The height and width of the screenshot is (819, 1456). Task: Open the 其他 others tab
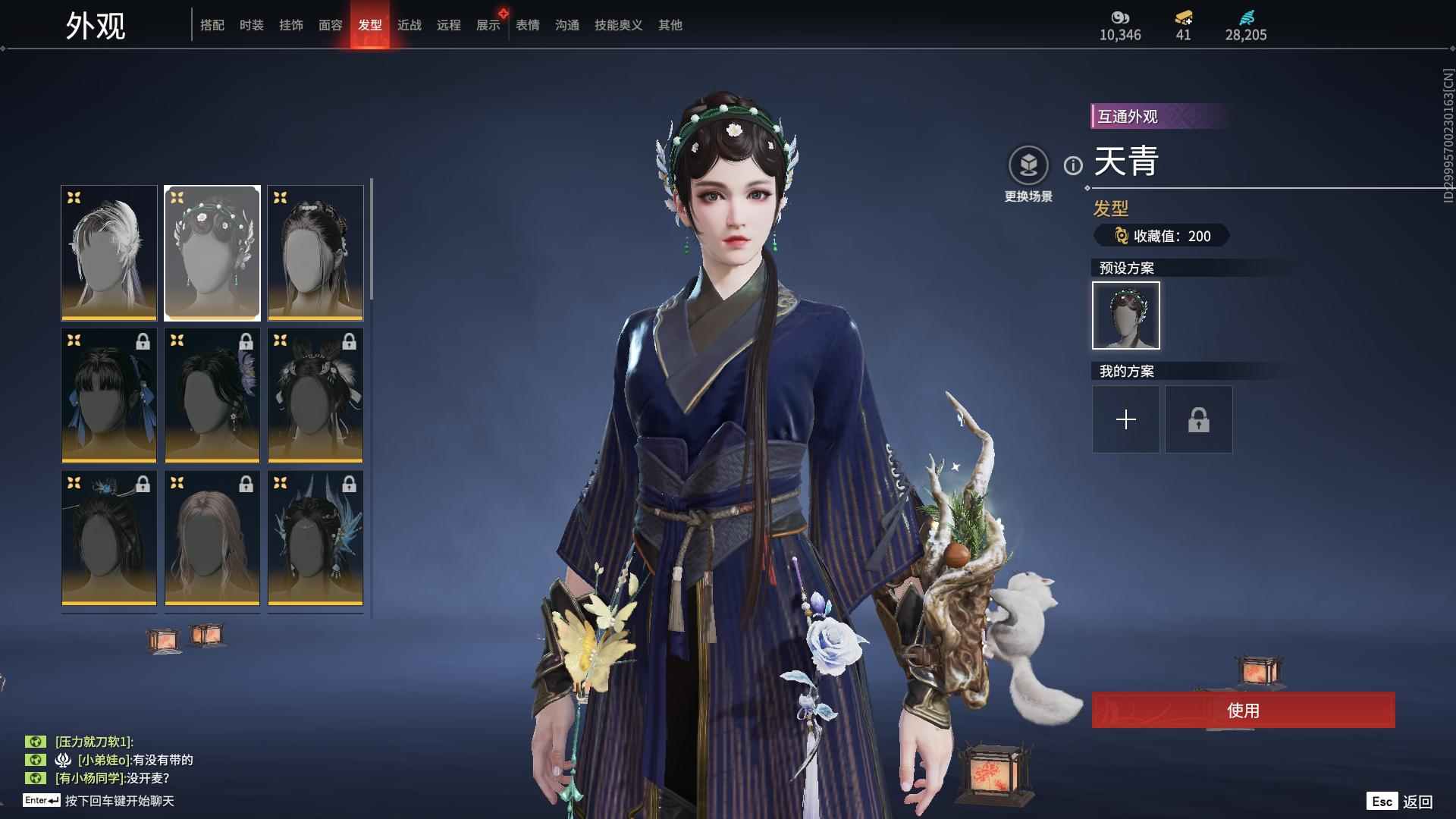(670, 25)
